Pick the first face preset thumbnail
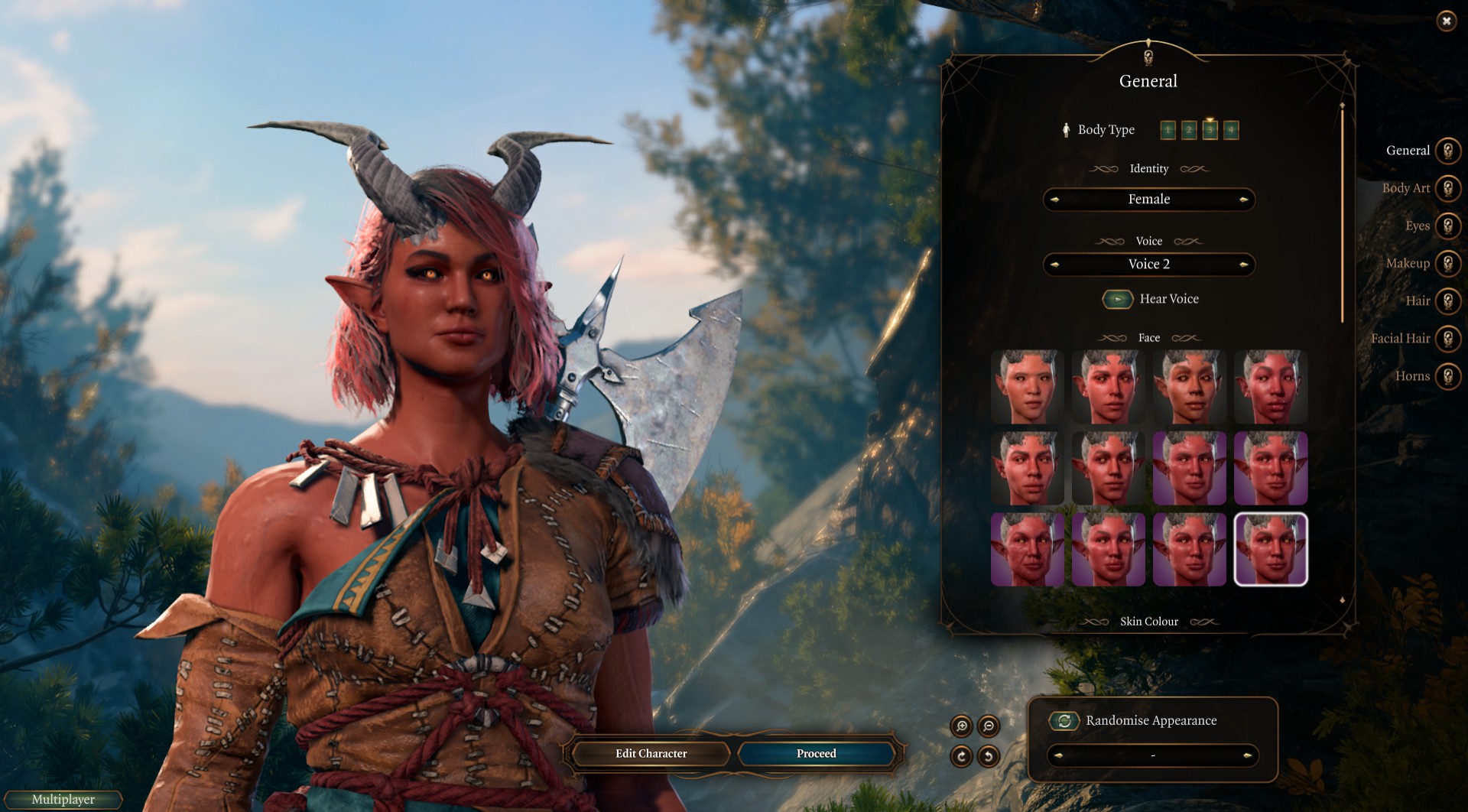1468x812 pixels. click(1027, 387)
